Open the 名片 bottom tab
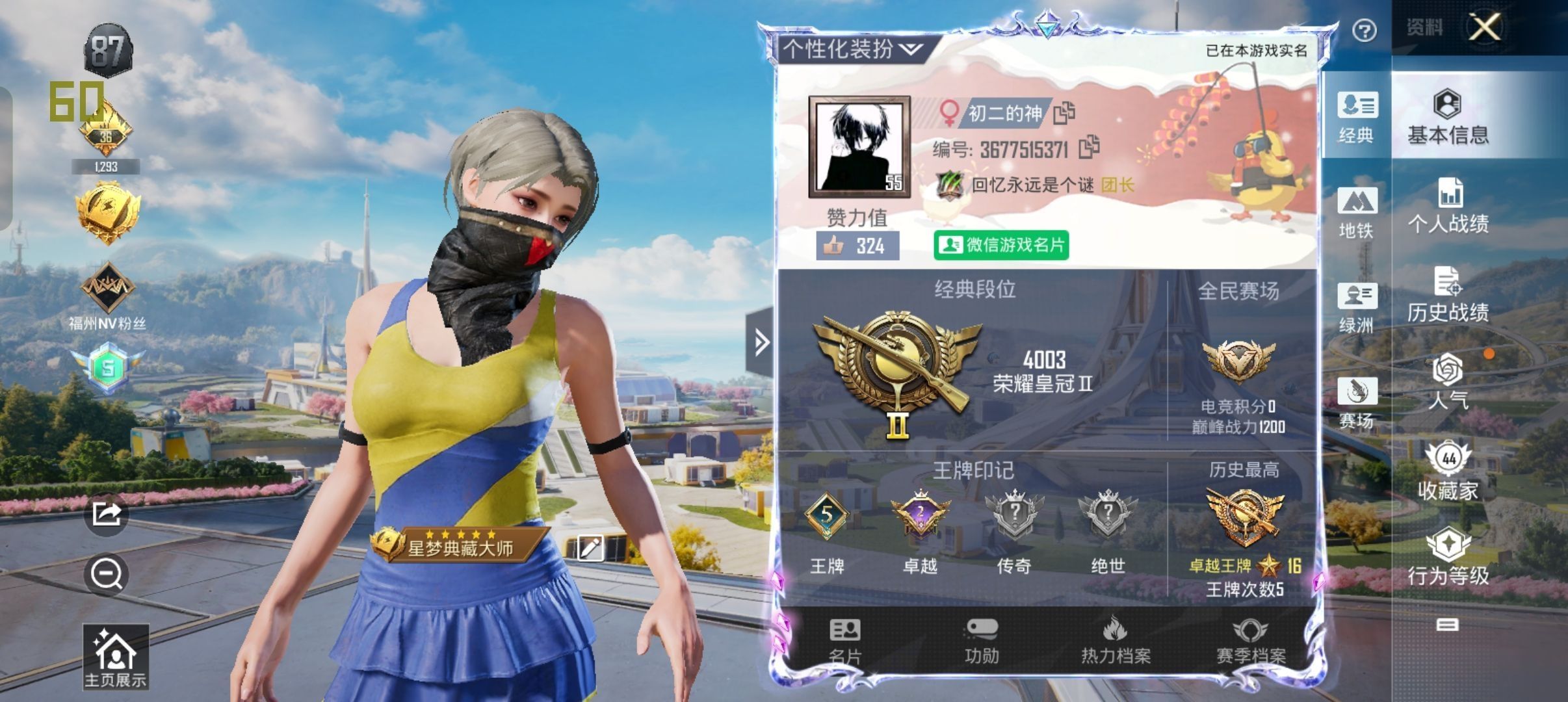Screen dimensions: 1568x702 [x=845, y=641]
